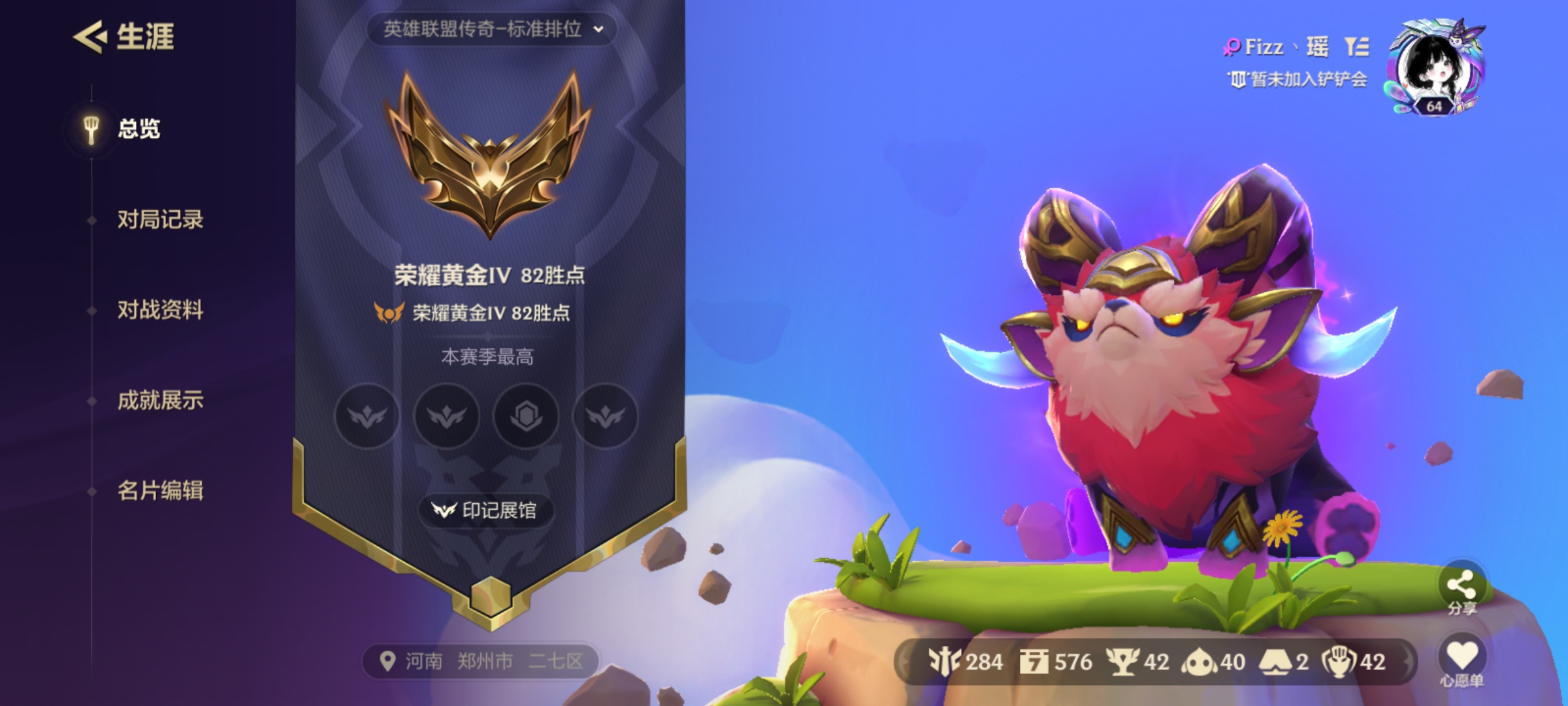Select the 名片编辑 card editing tab
This screenshot has width=1568, height=706.
pos(160,490)
